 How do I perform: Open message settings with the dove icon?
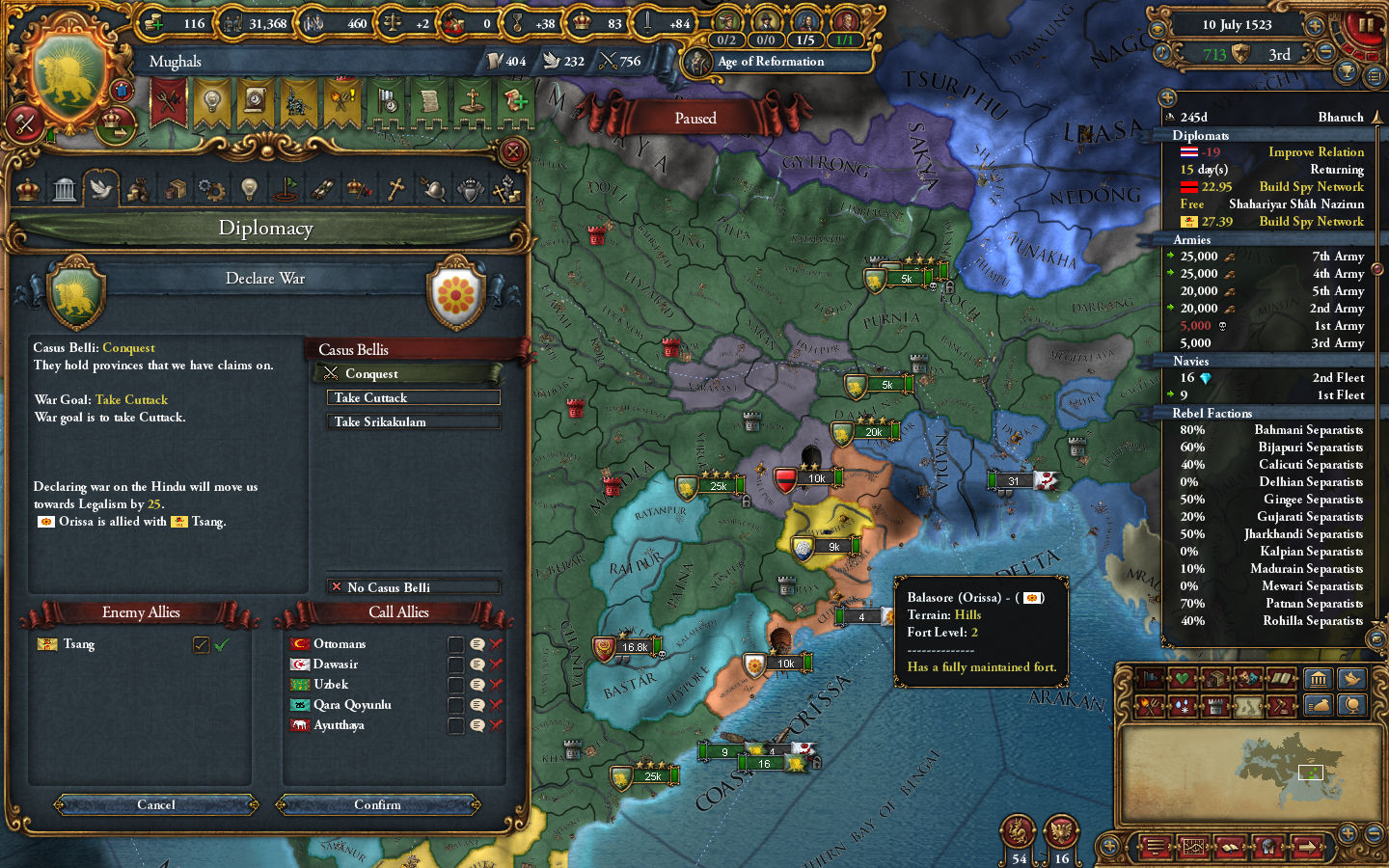pyautogui.click(x=1351, y=679)
